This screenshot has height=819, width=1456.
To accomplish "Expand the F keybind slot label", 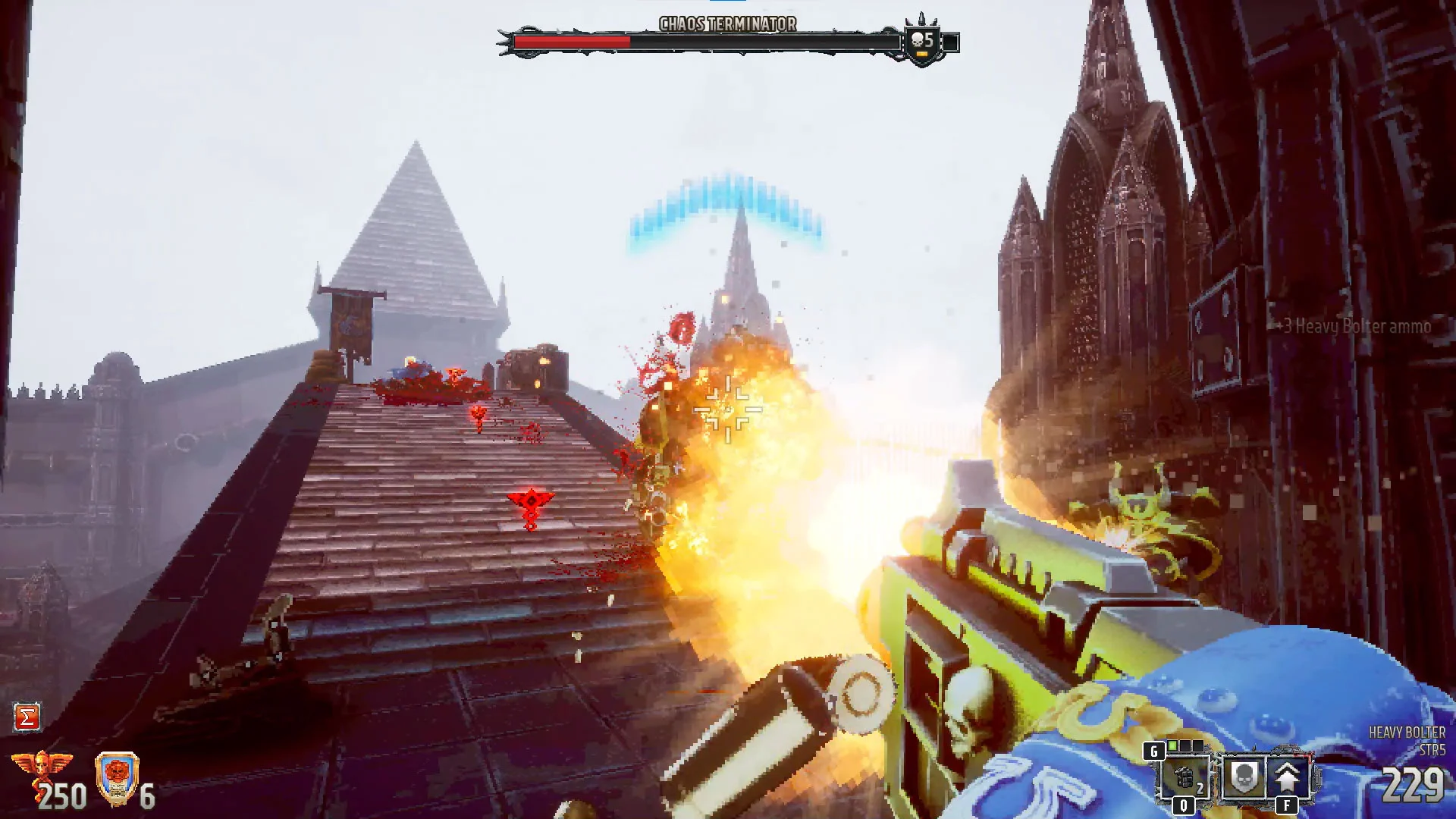I will tap(1287, 806).
